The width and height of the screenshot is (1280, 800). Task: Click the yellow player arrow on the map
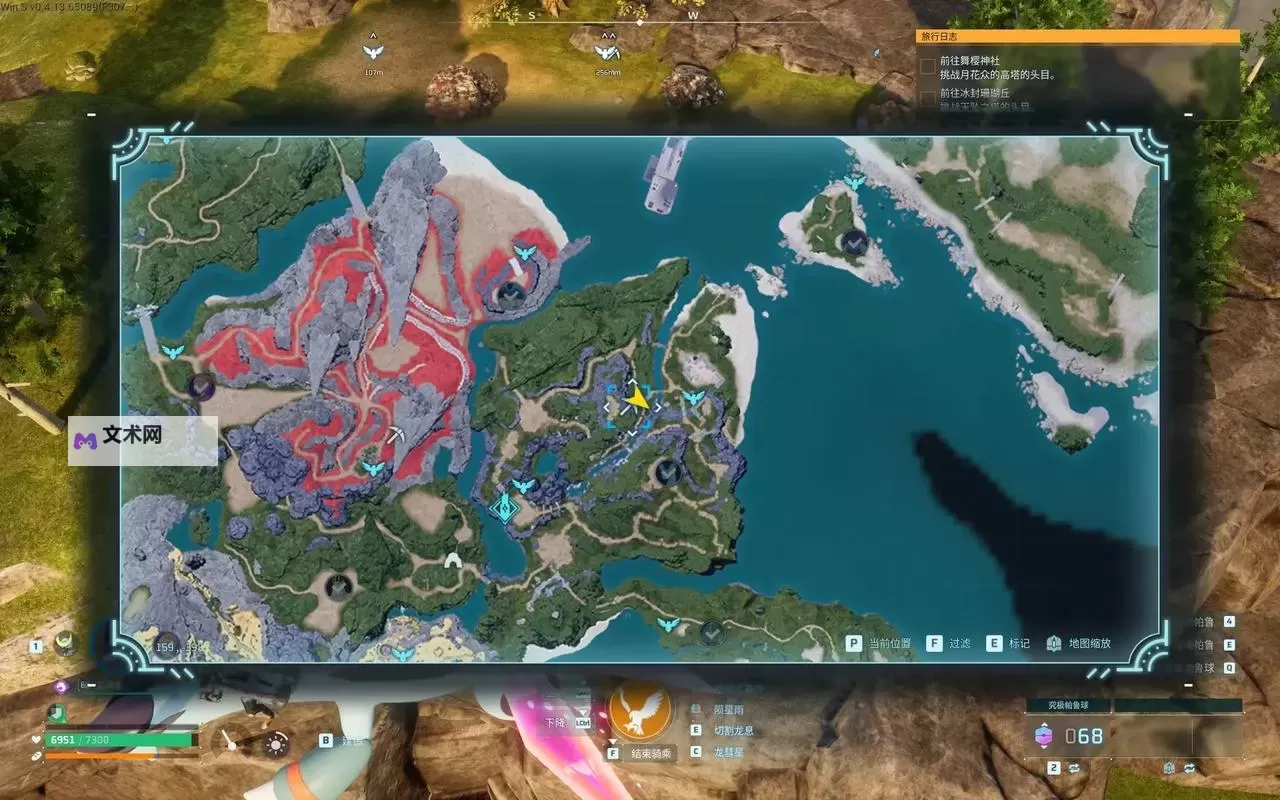pyautogui.click(x=637, y=400)
